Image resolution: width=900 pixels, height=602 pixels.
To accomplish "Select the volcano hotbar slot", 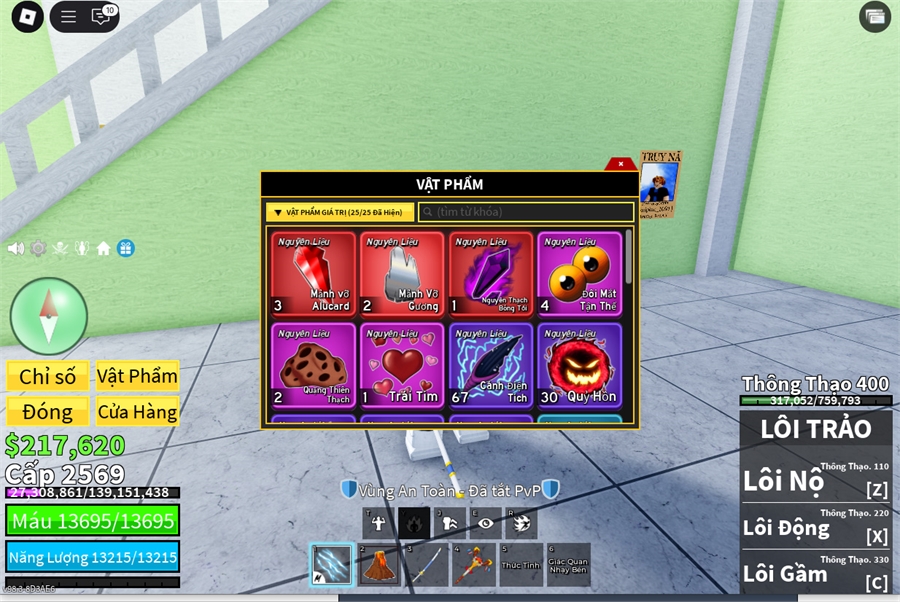I will pos(379,565).
